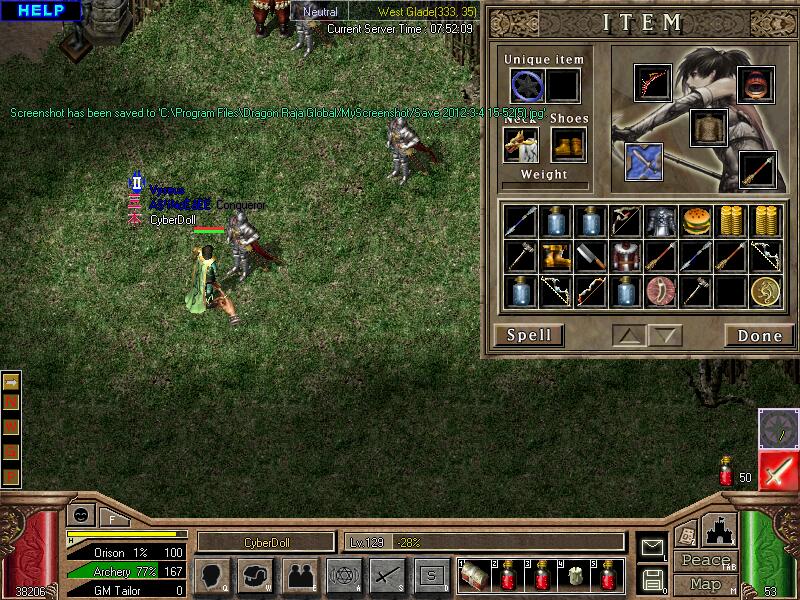Page inventory up with the up arrow

click(628, 335)
